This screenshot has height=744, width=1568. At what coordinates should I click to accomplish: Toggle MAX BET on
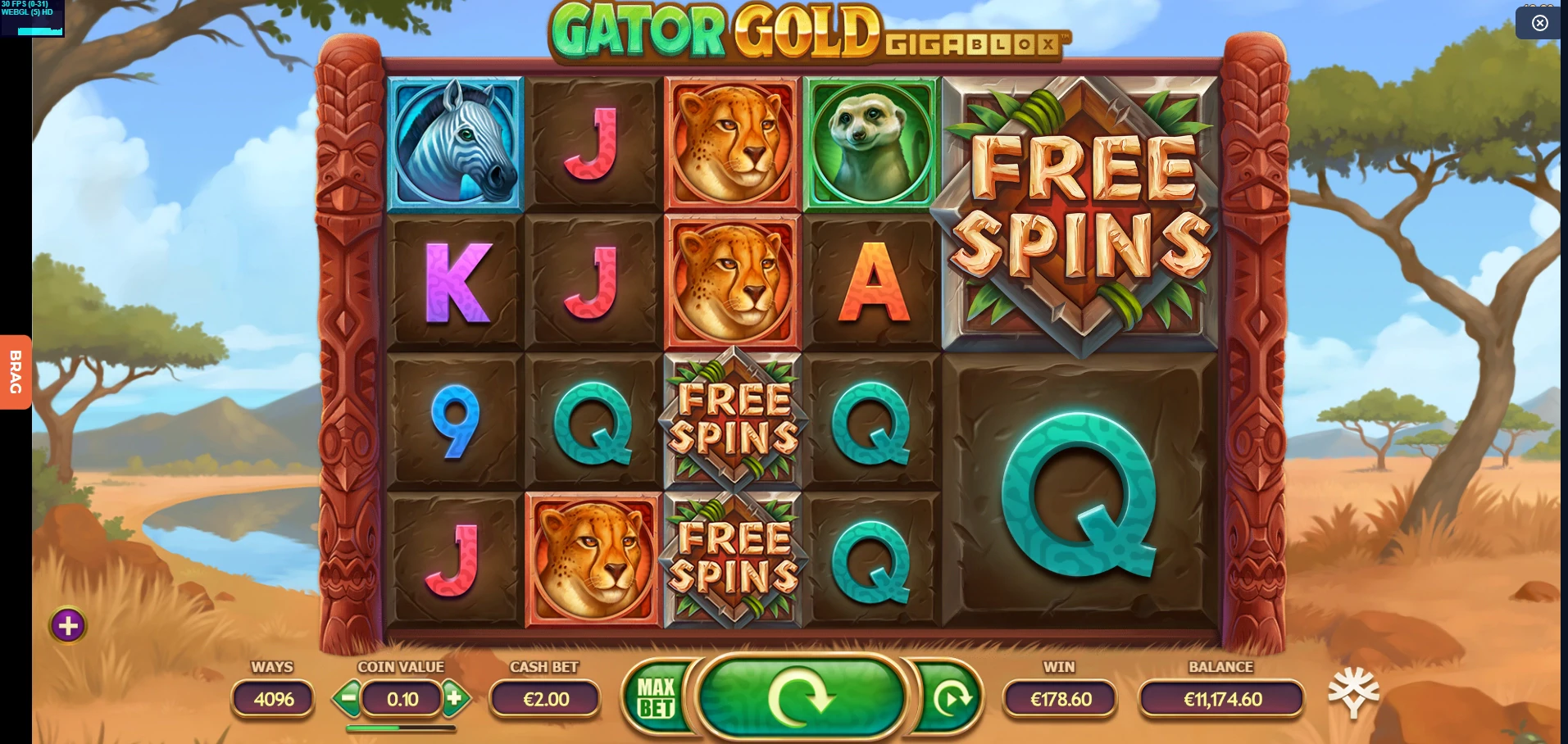pyautogui.click(x=655, y=699)
